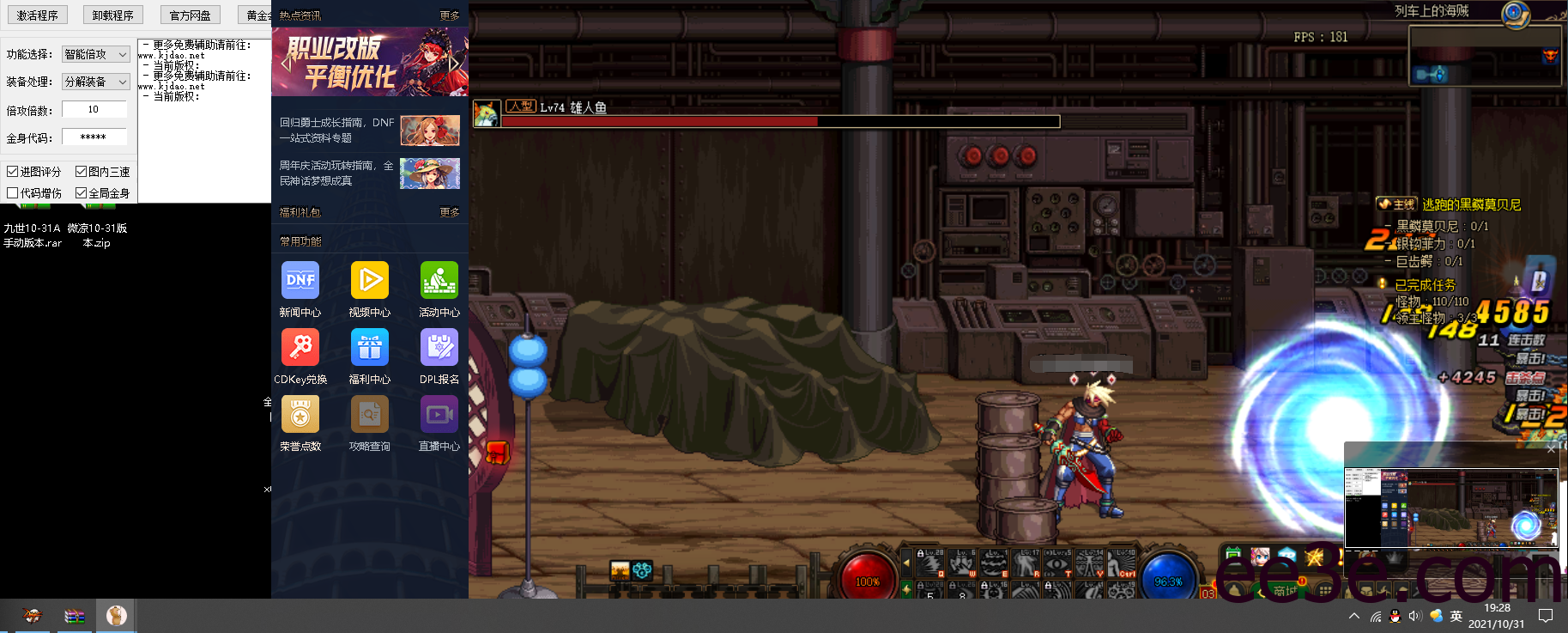Open the 活动中心 events center
Viewport: 1568px width, 633px height.
(439, 281)
